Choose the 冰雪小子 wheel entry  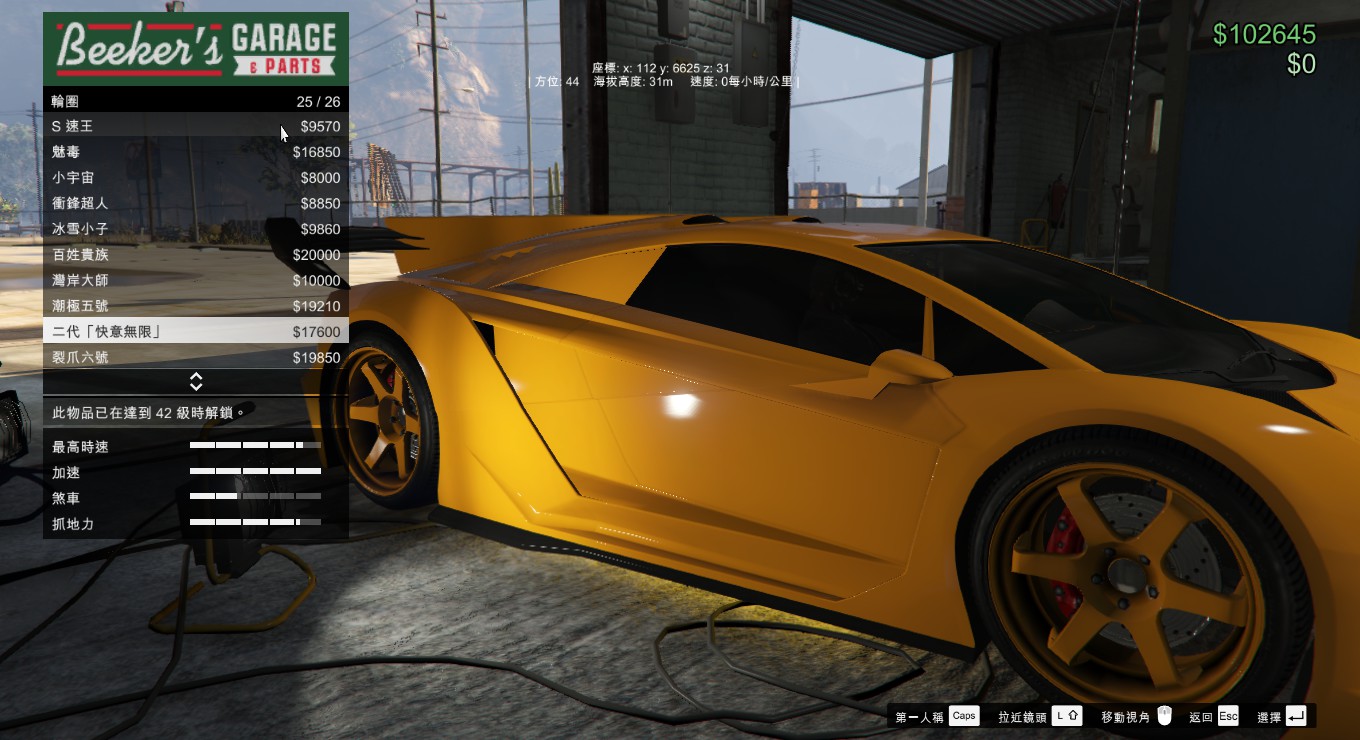[195, 229]
